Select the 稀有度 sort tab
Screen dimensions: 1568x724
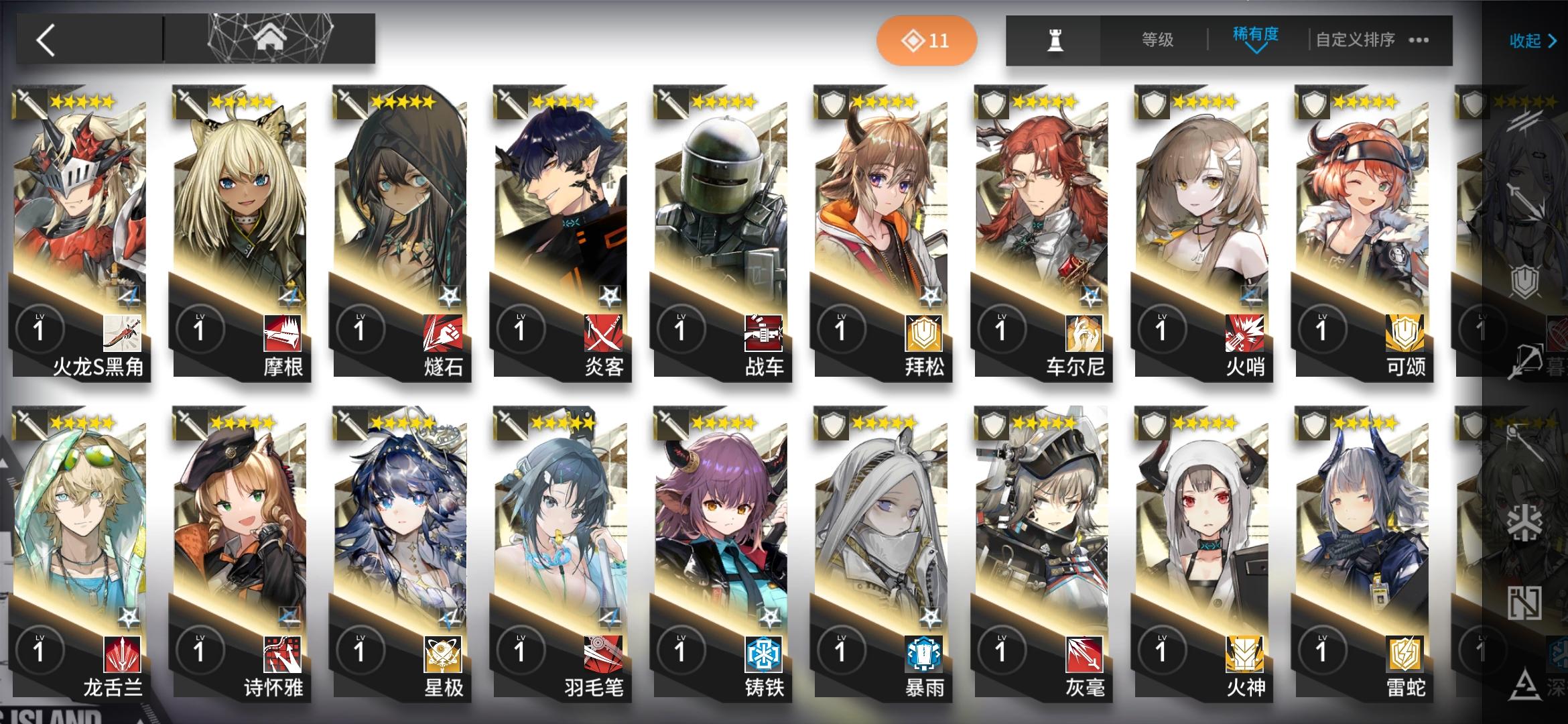click(x=1256, y=35)
